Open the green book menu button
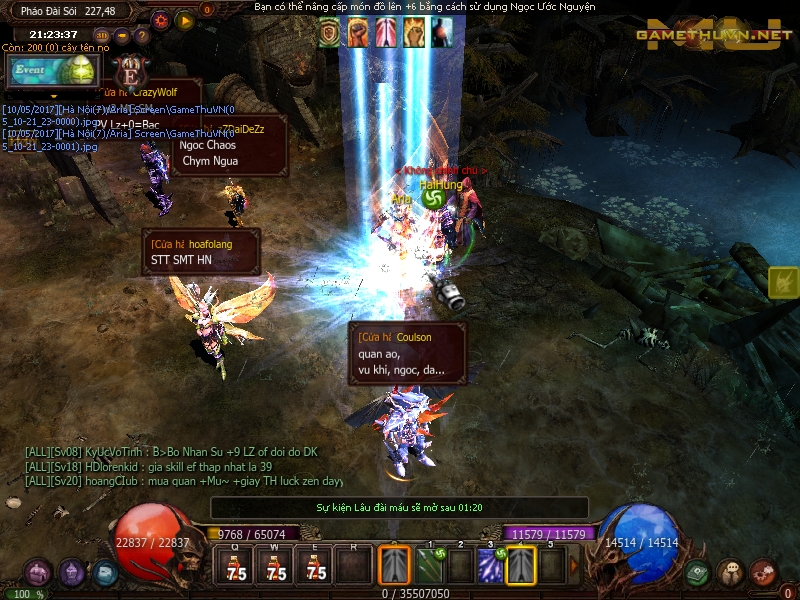Viewport: 800px width, 600px height. pos(699,573)
